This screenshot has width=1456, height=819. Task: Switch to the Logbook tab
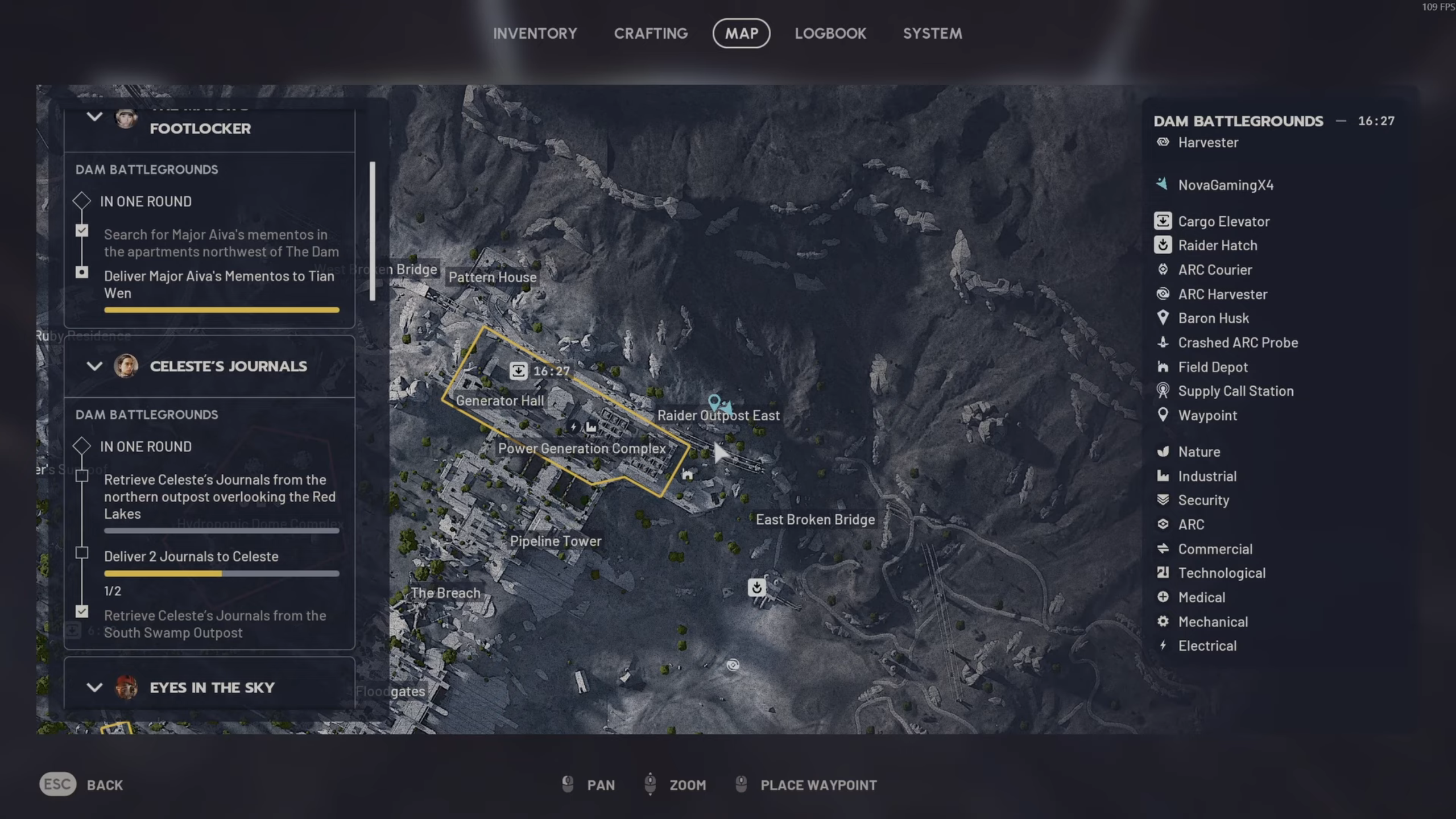point(830,33)
